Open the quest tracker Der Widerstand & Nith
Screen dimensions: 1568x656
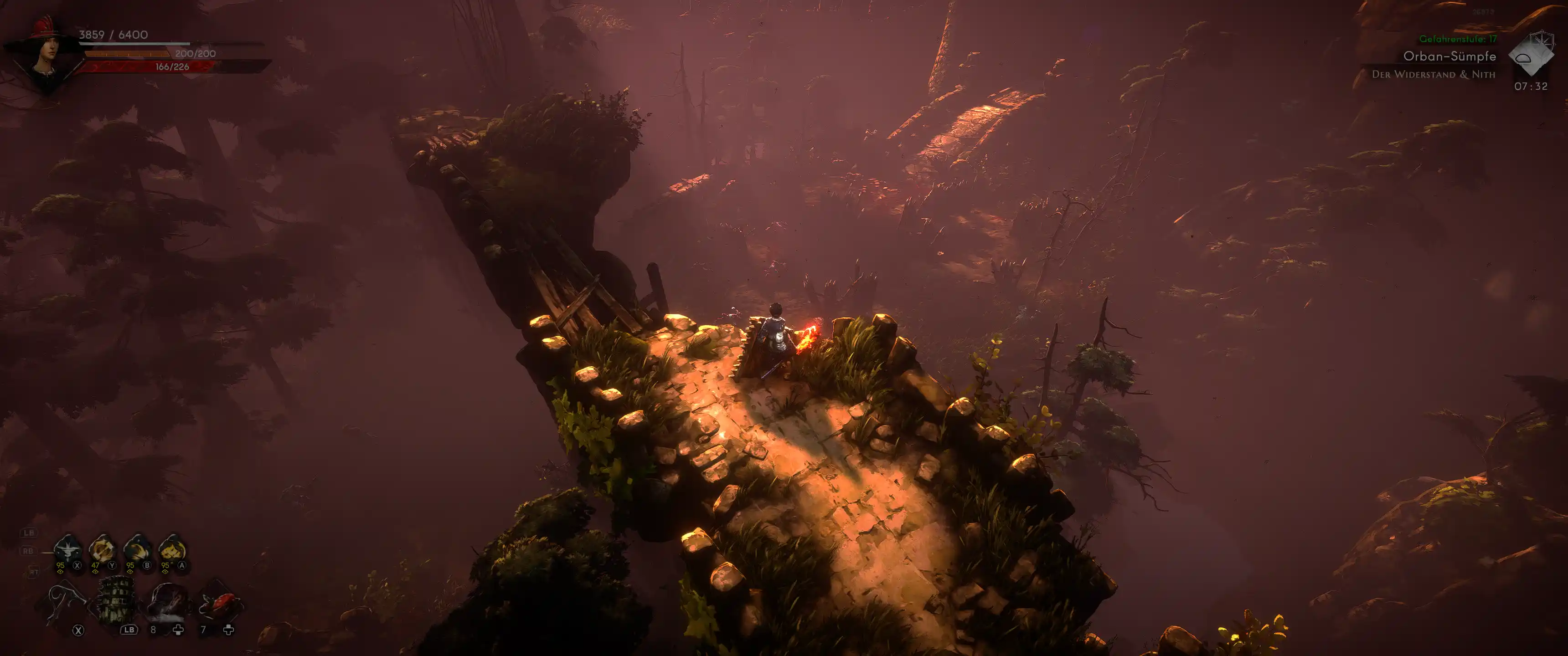click(x=1433, y=74)
